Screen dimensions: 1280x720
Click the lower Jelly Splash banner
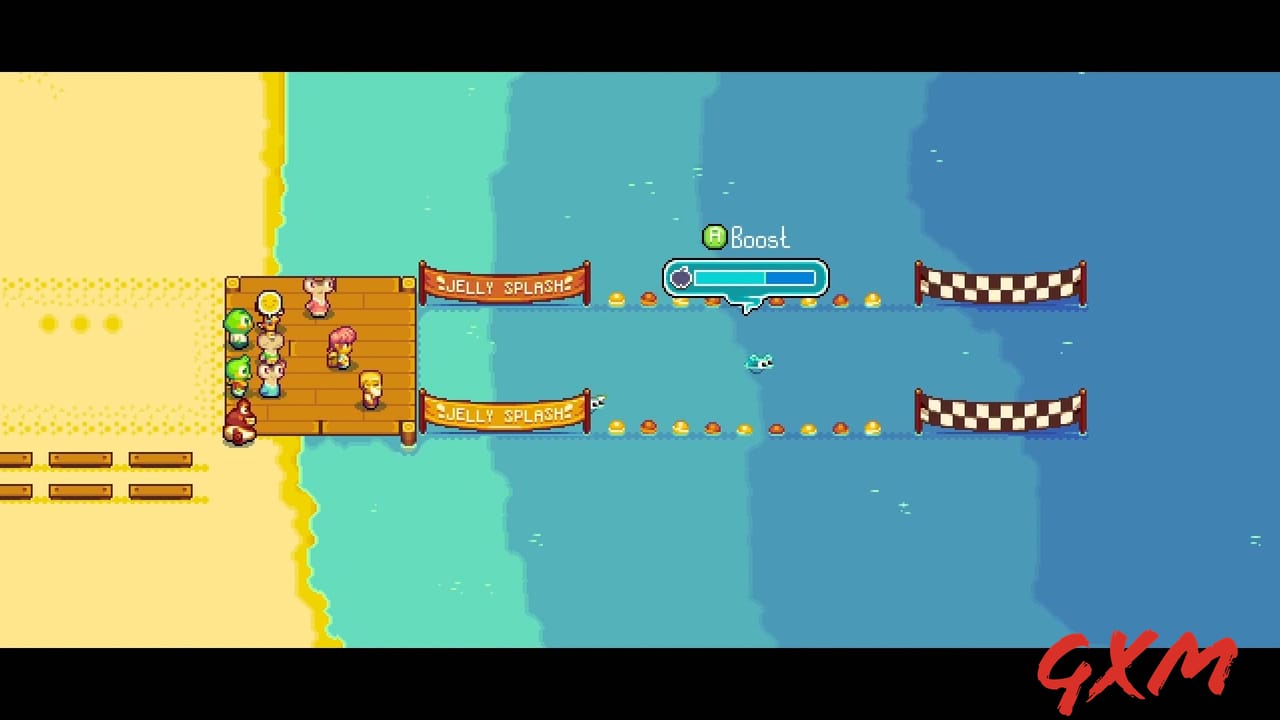tap(504, 413)
